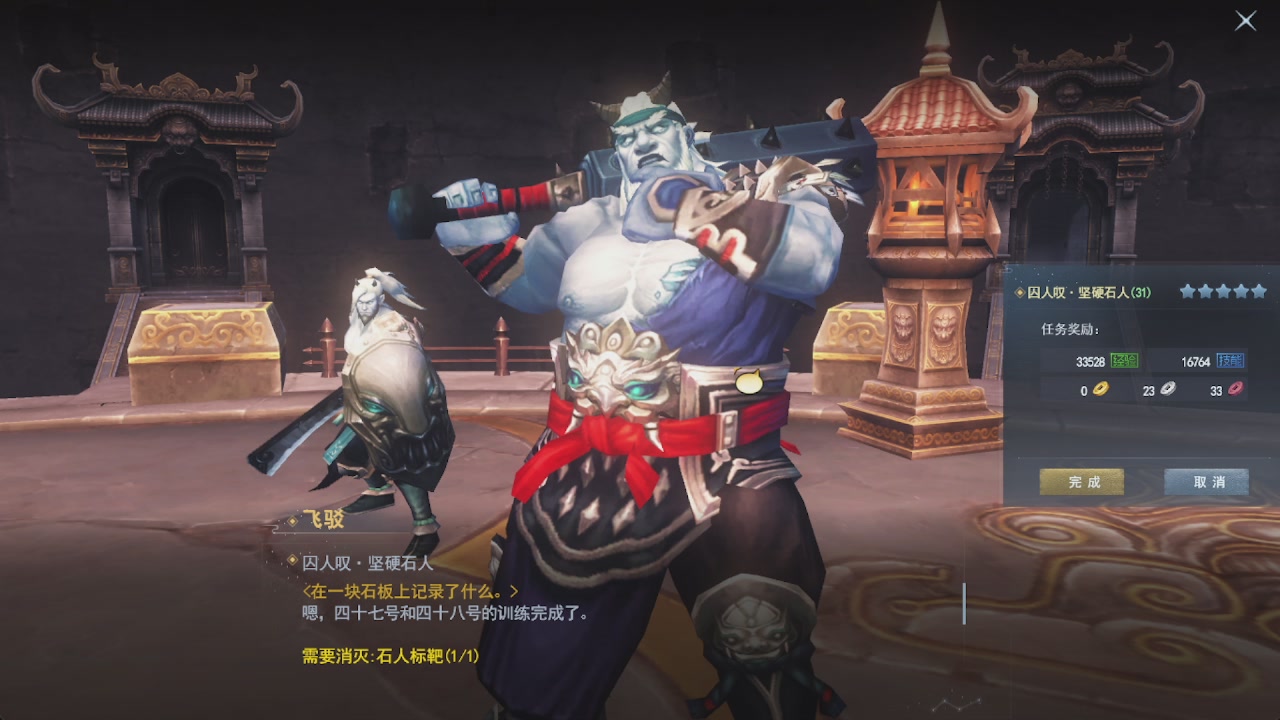Click the fifth quest difficulty star
The height and width of the screenshot is (720, 1280).
pyautogui.click(x=1259, y=292)
